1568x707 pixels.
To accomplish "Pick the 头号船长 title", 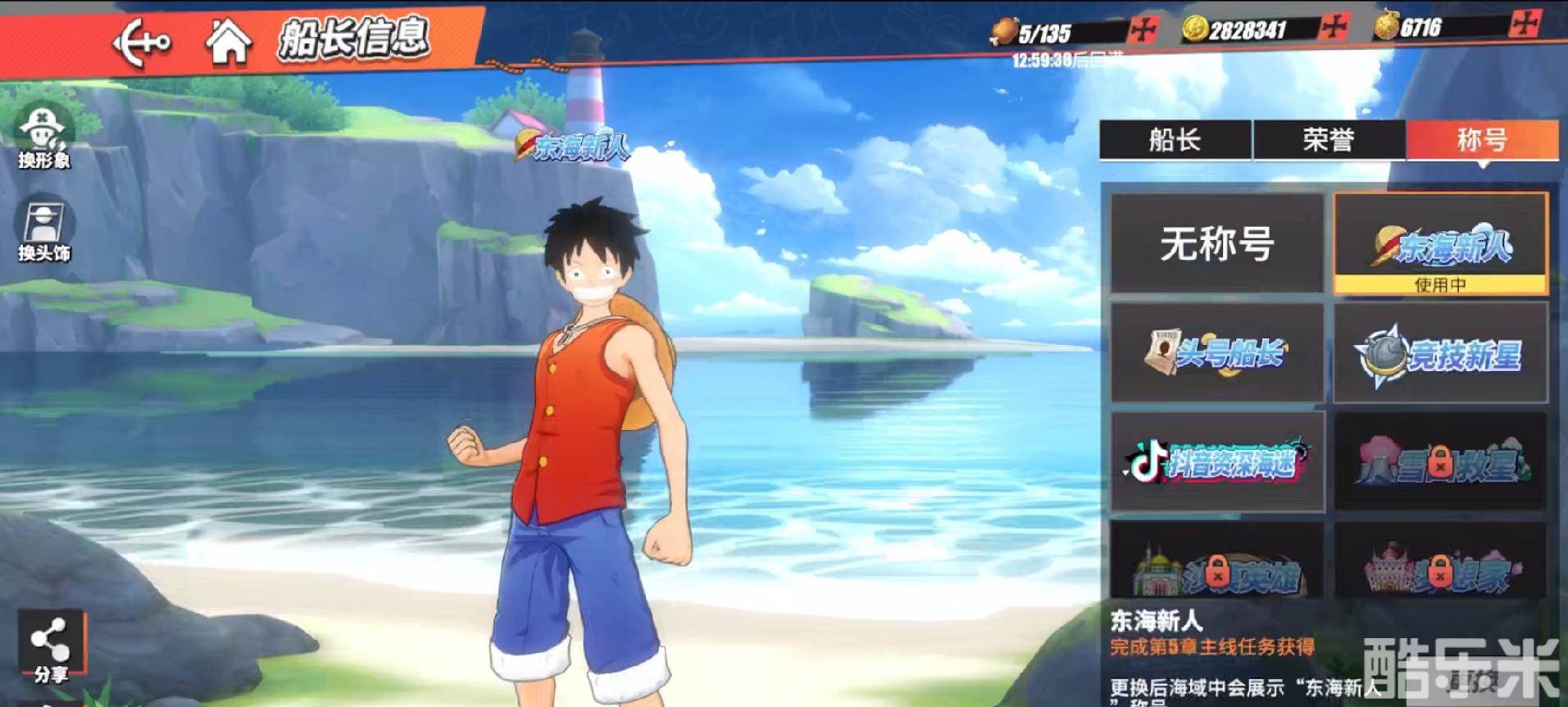I will 1216,353.
